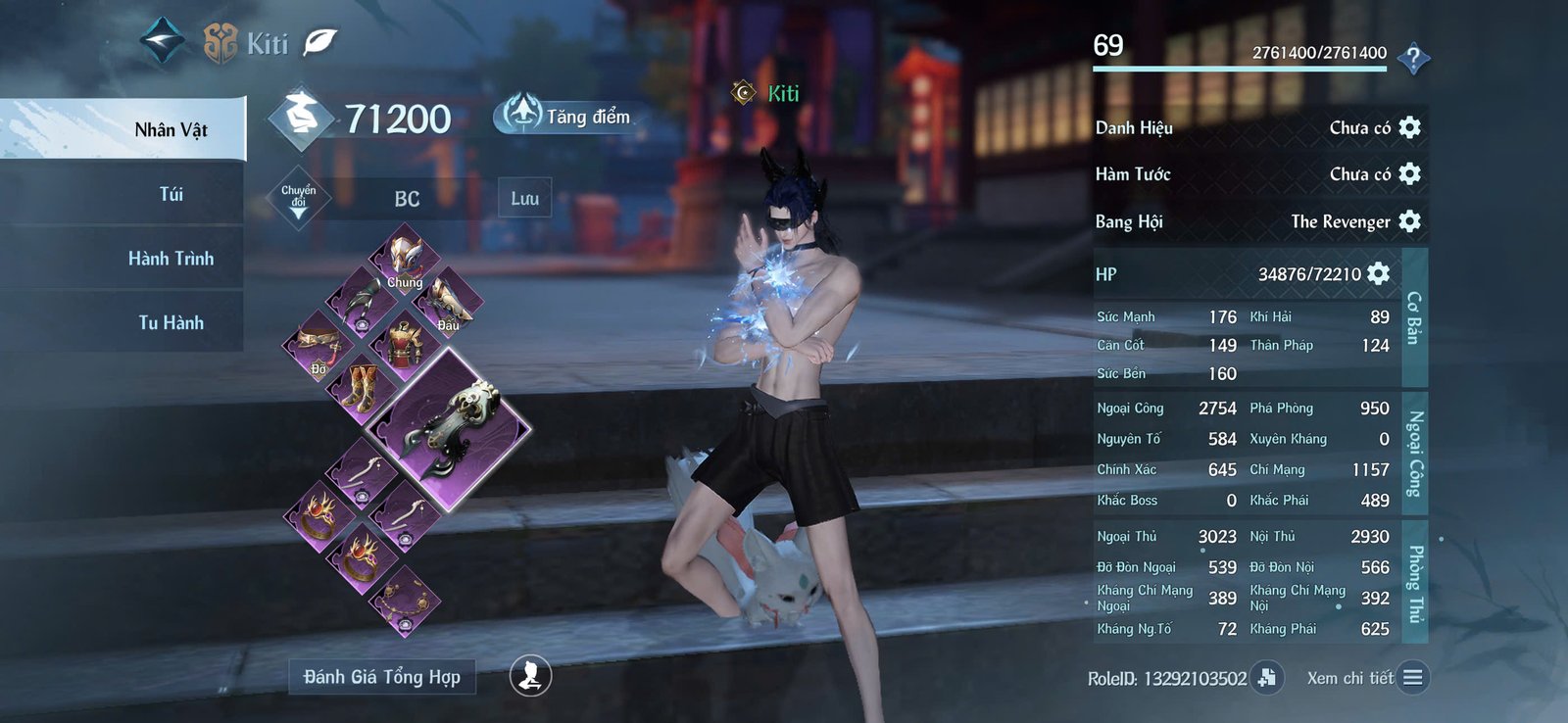The image size is (1568, 723).
Task: Open the Tu Hành tab
Action: (171, 322)
